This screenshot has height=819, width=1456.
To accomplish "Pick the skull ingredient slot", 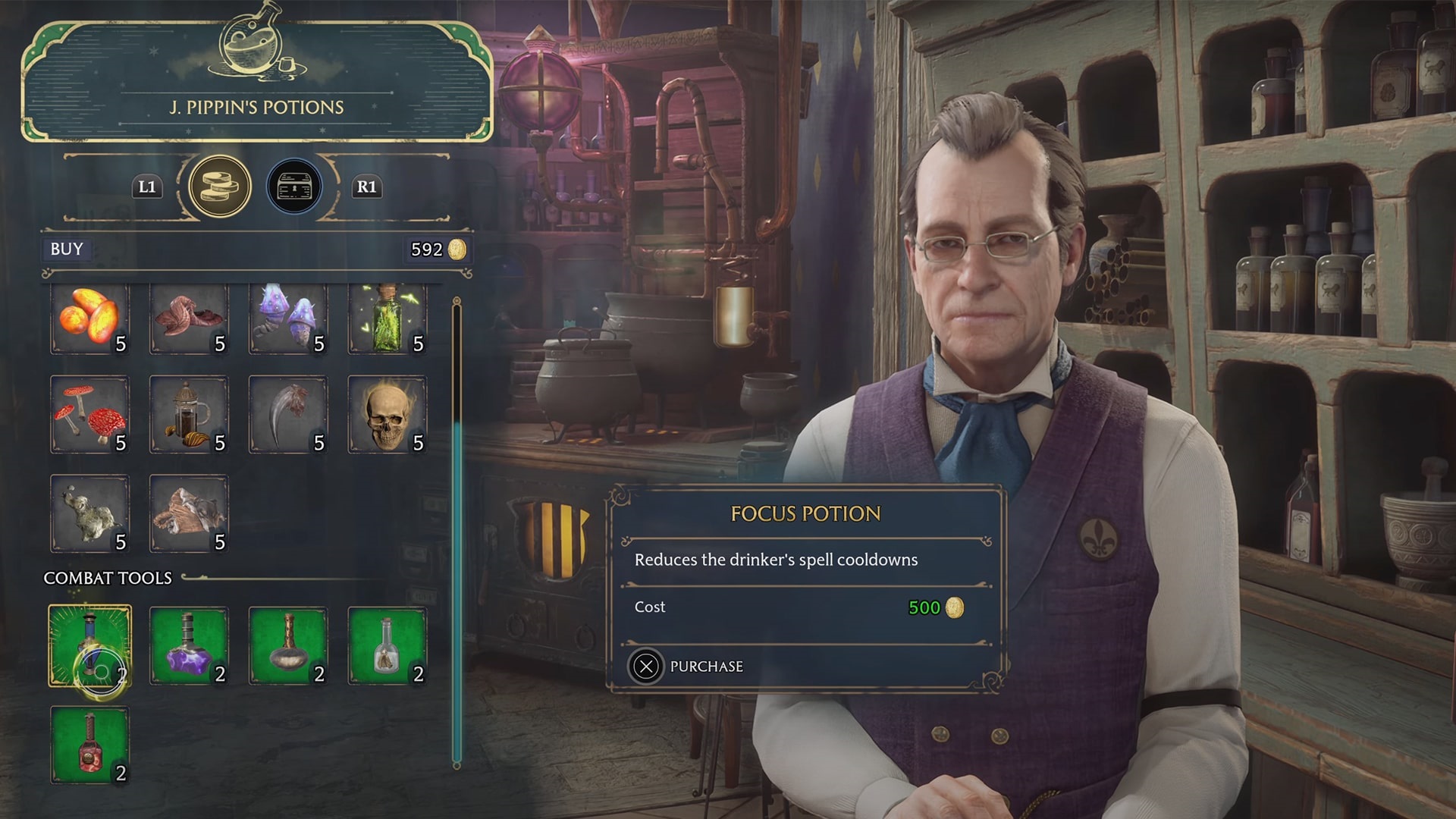I will 388,415.
